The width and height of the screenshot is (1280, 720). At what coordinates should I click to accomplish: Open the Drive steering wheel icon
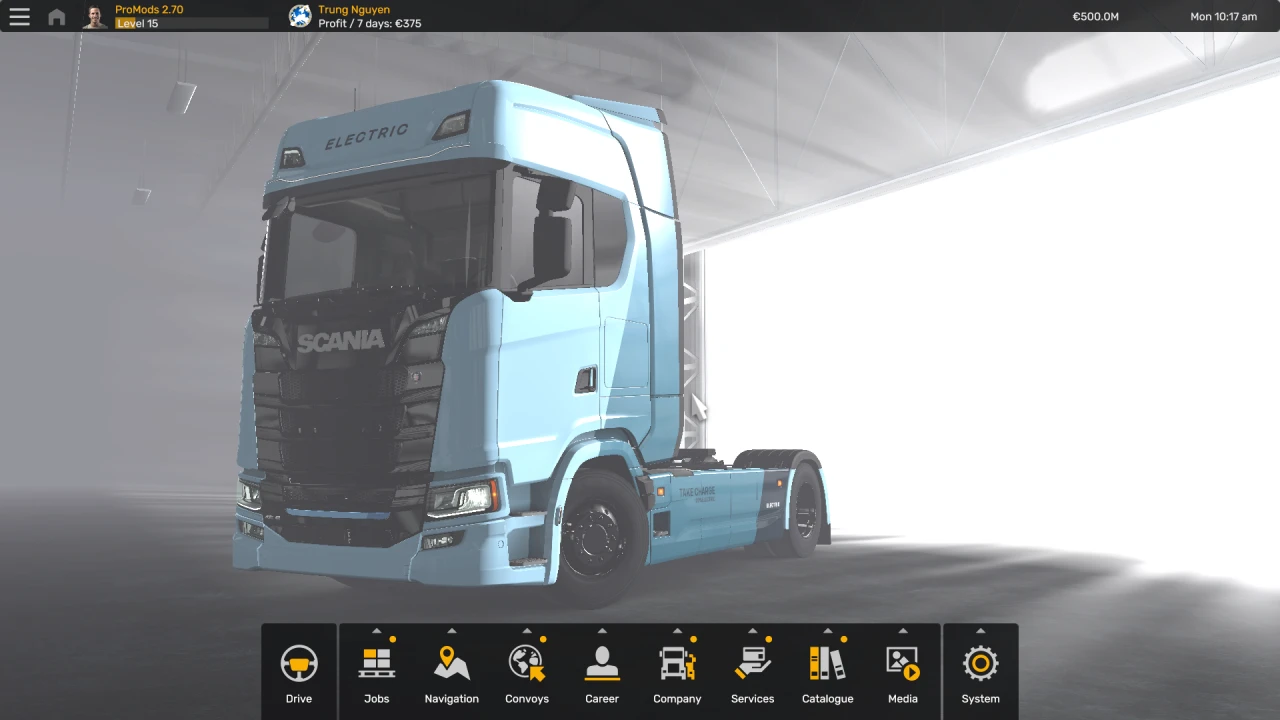tap(298, 661)
